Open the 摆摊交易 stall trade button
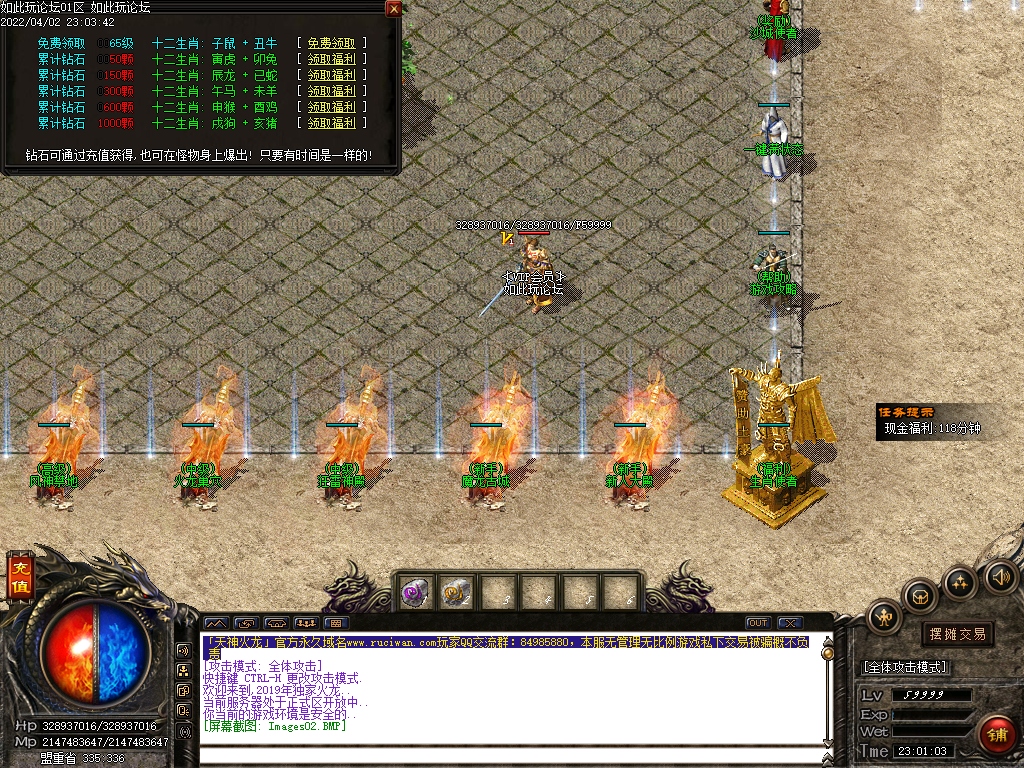 pos(957,634)
